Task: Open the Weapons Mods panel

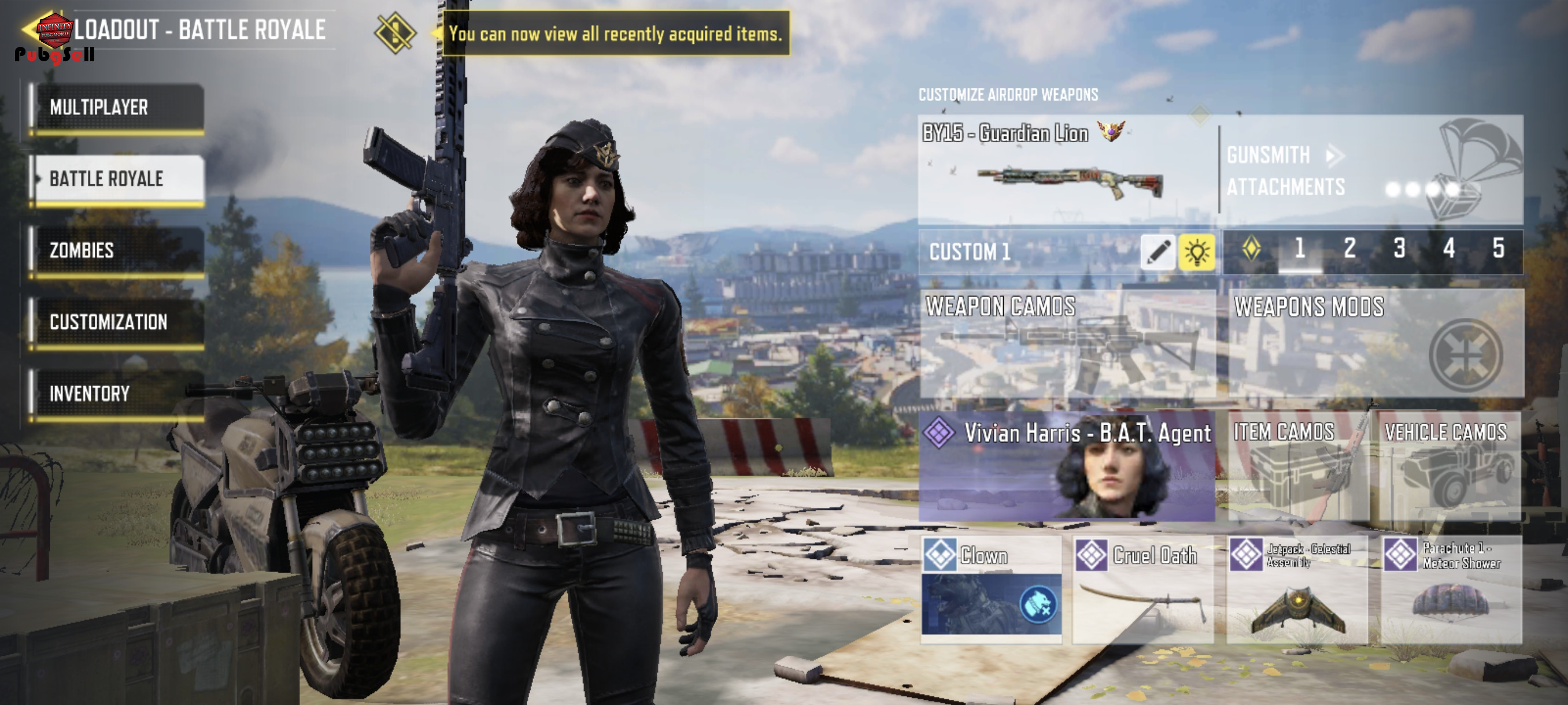Action: pyautogui.click(x=1375, y=344)
